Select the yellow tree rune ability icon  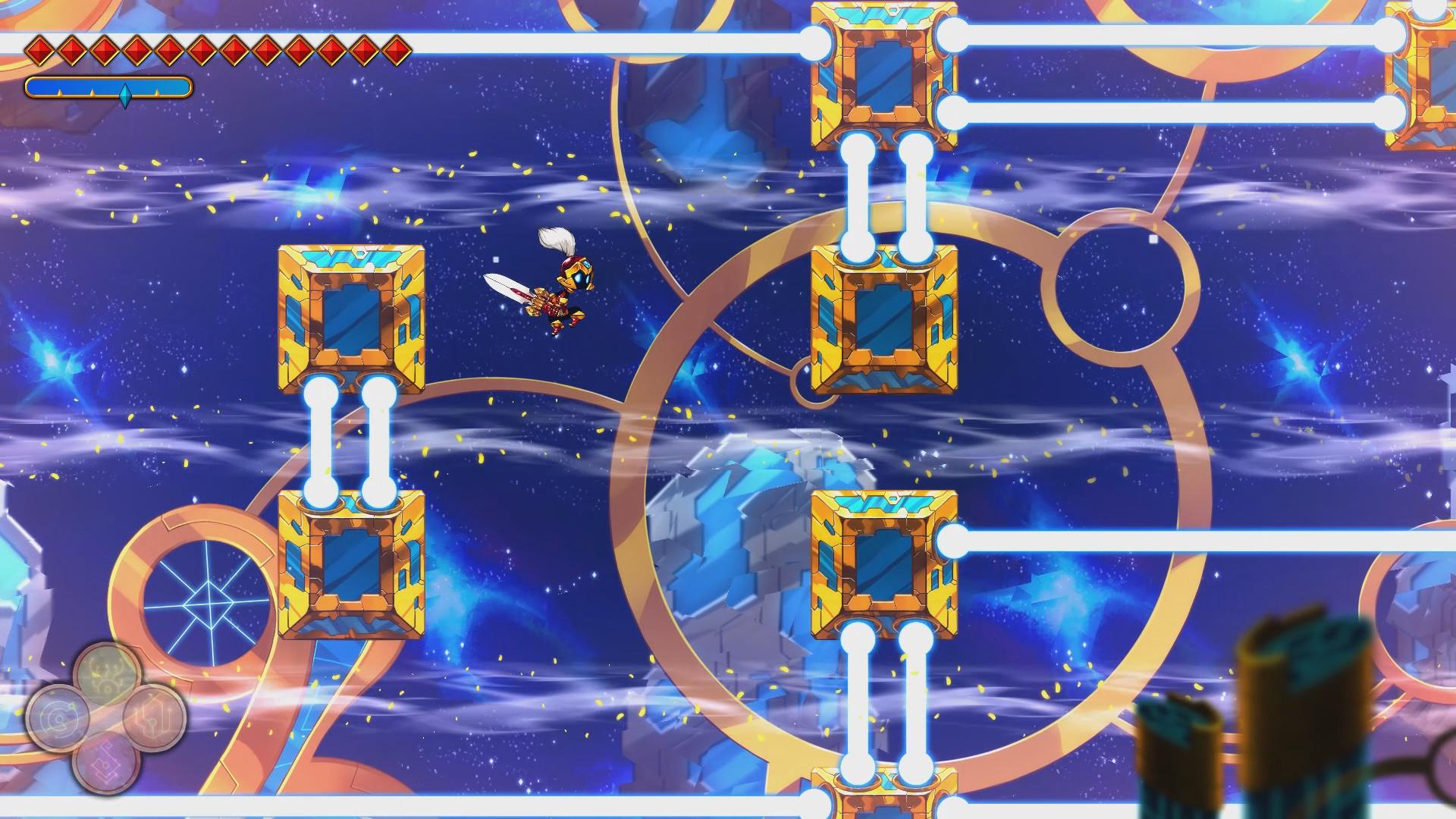[x=106, y=673]
